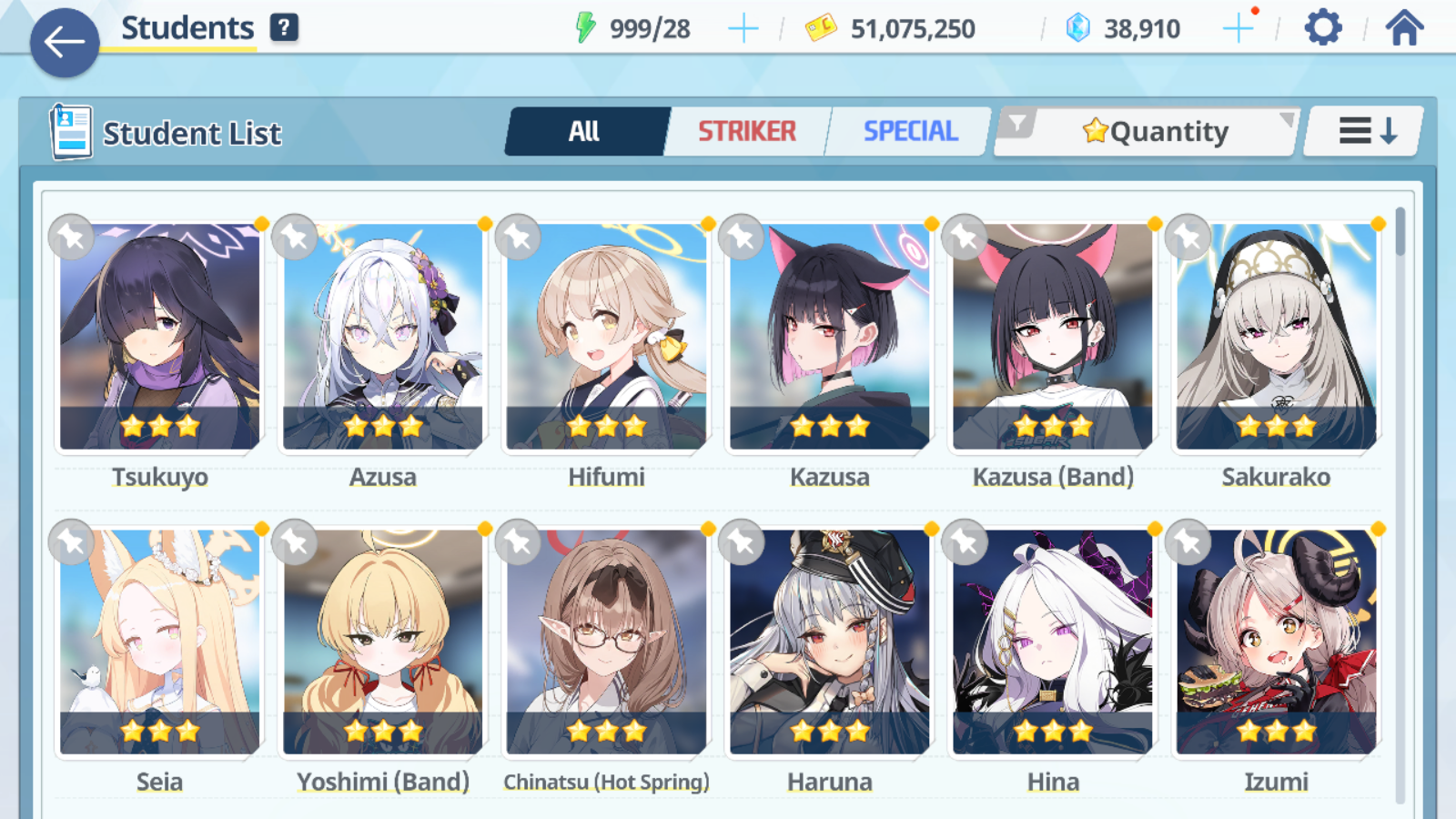Pick the Sakurako student card
Image resolution: width=1456 pixels, height=819 pixels.
[1276, 337]
